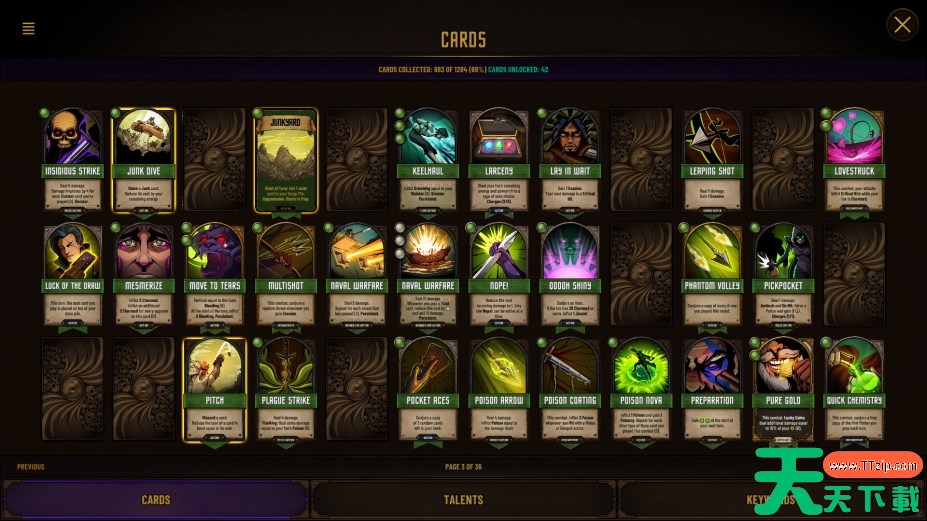Choose the Multishot card
The height and width of the screenshot is (521, 927).
pyautogui.click(x=286, y=275)
